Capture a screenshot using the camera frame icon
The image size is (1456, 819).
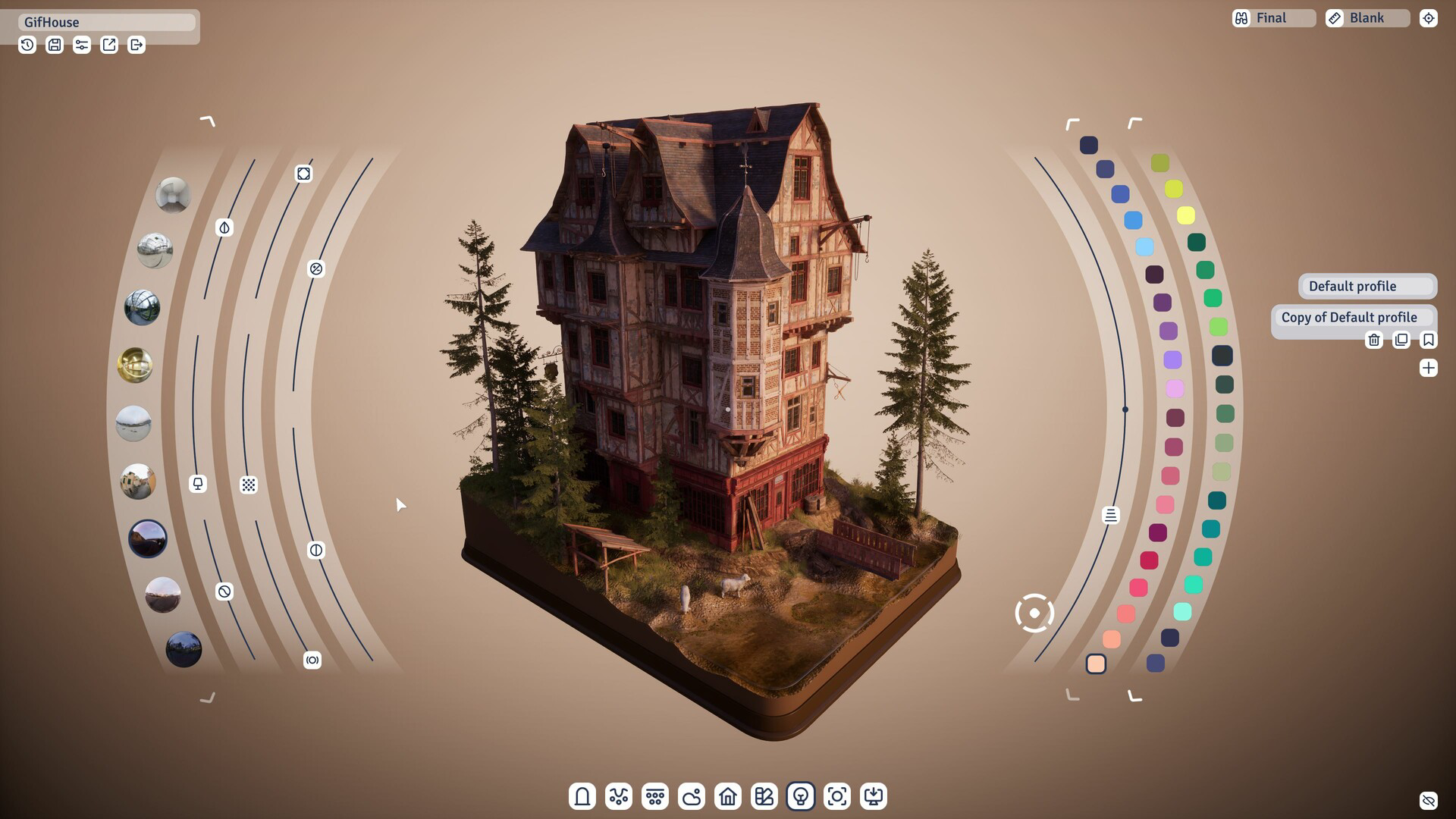837,796
